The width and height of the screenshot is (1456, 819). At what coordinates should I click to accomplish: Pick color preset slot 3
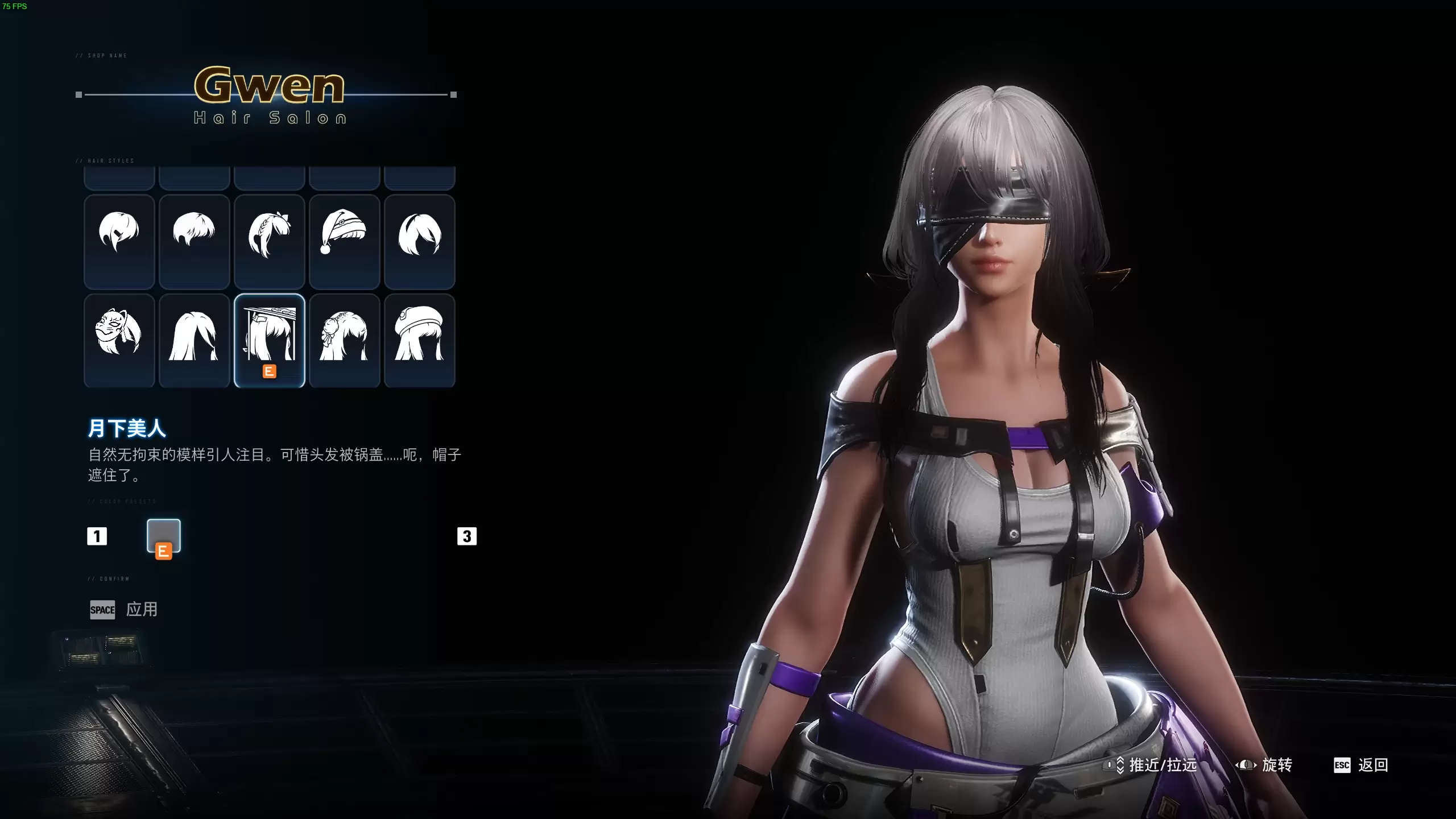[x=468, y=536]
